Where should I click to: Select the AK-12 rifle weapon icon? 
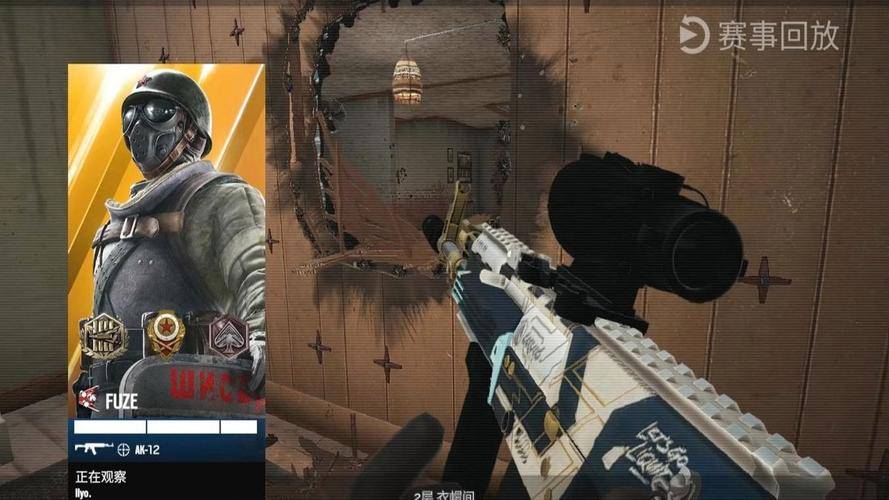click(93, 450)
